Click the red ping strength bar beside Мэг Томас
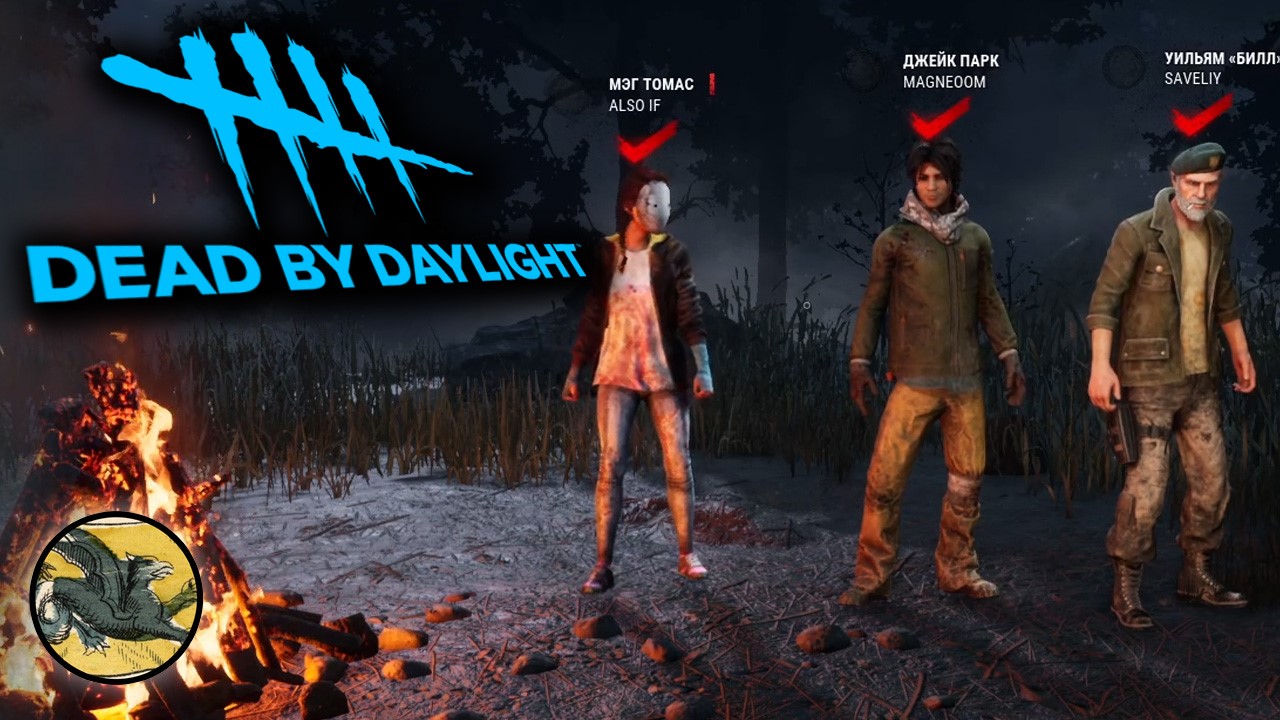Viewport: 1280px width, 720px height. click(x=712, y=84)
